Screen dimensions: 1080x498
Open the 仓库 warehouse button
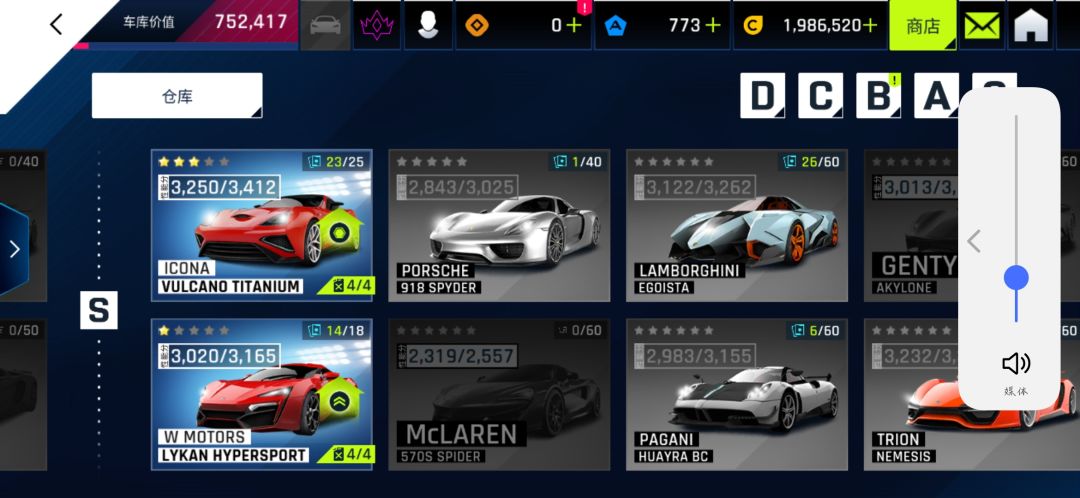click(177, 96)
